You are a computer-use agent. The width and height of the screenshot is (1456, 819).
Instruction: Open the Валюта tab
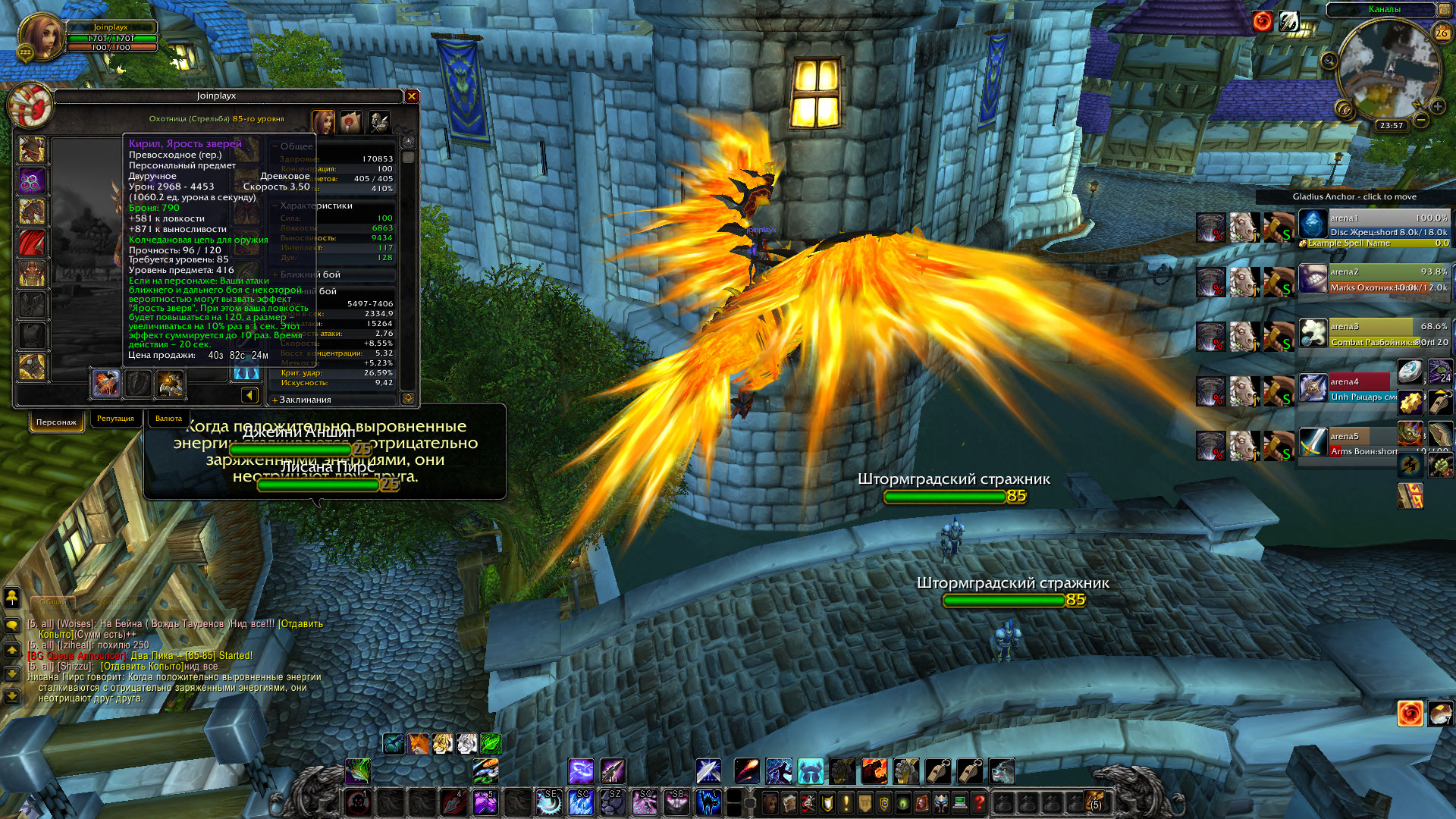point(168,419)
